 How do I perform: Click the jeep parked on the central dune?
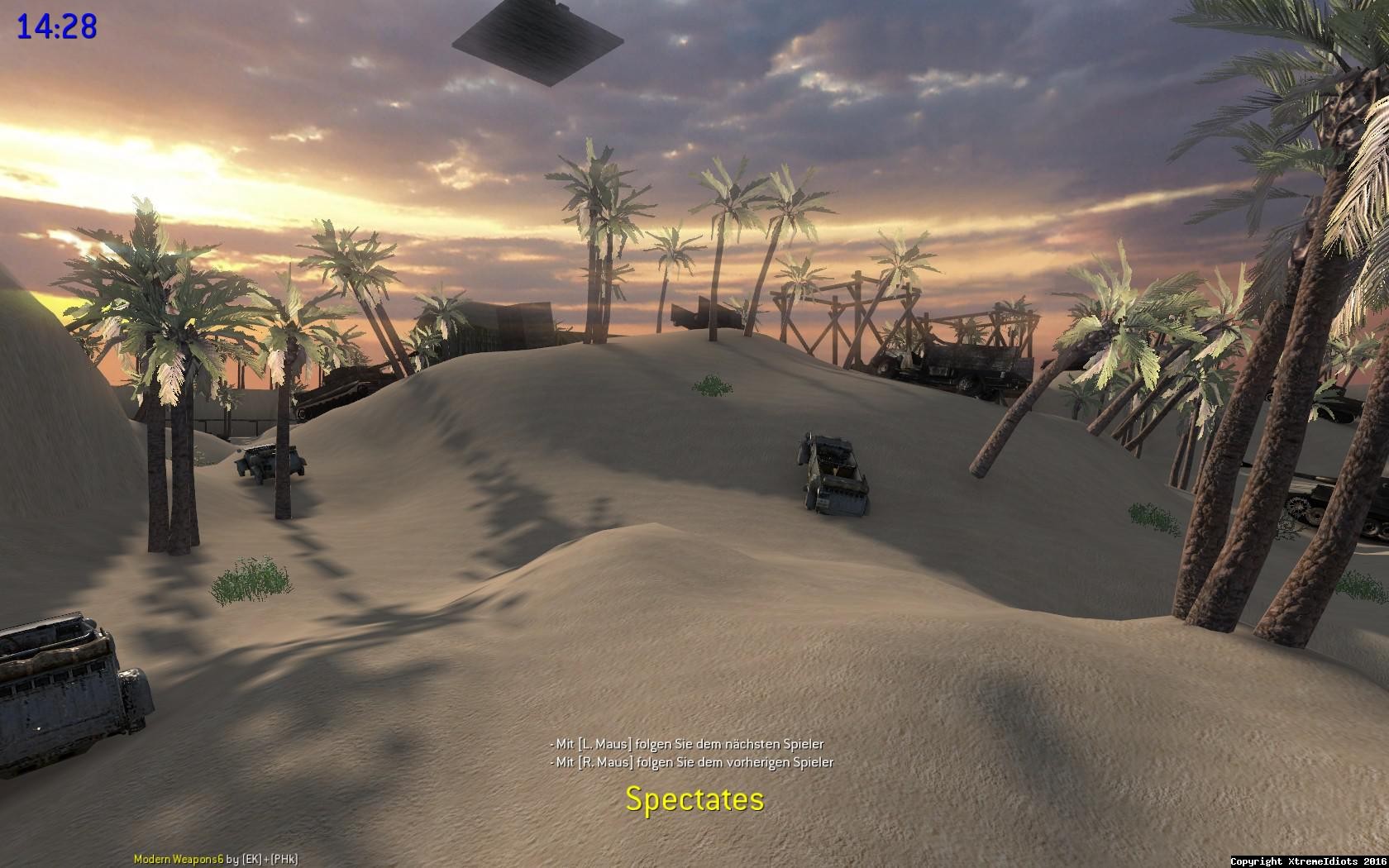click(831, 471)
